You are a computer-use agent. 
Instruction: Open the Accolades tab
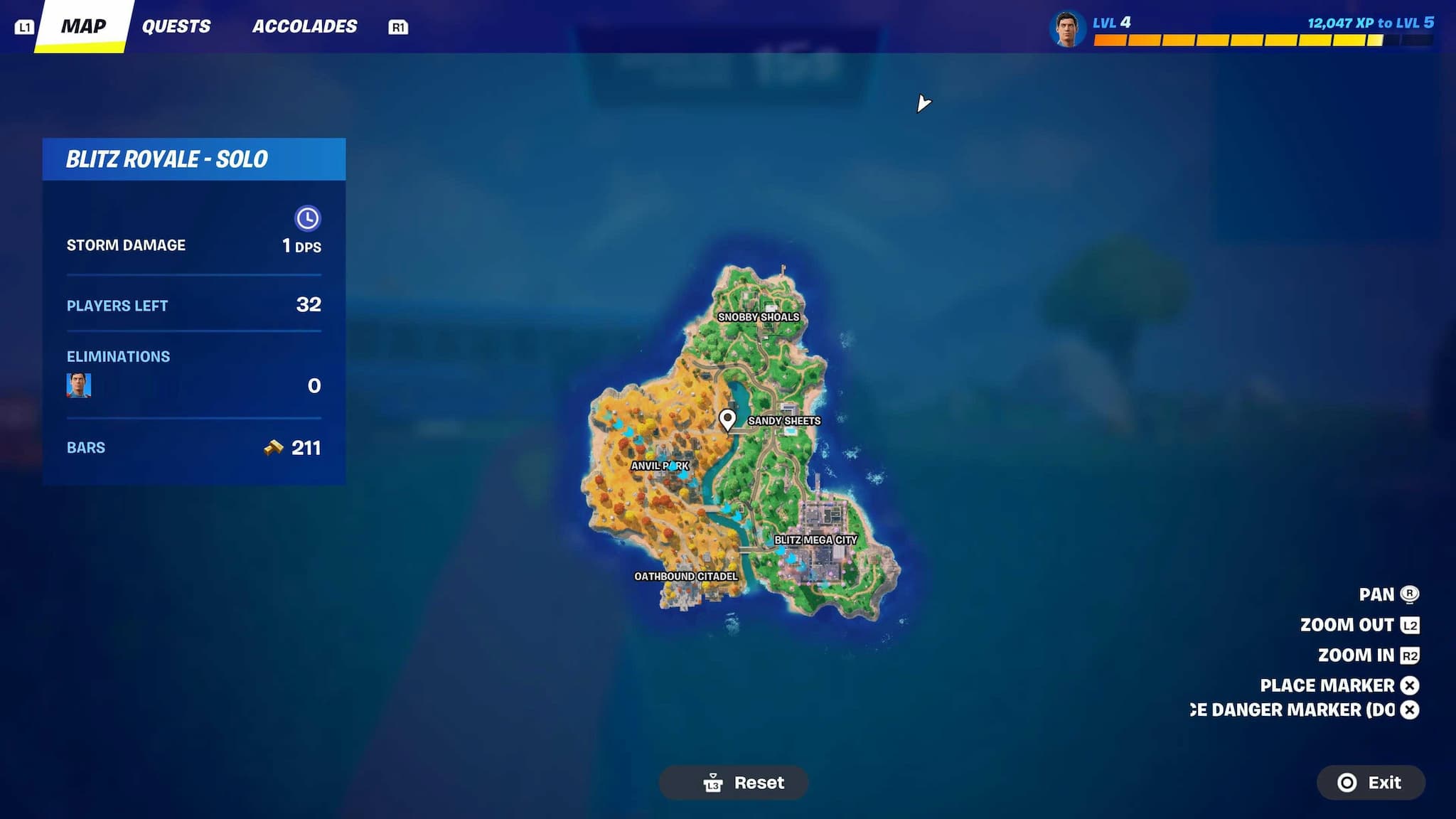point(306,26)
